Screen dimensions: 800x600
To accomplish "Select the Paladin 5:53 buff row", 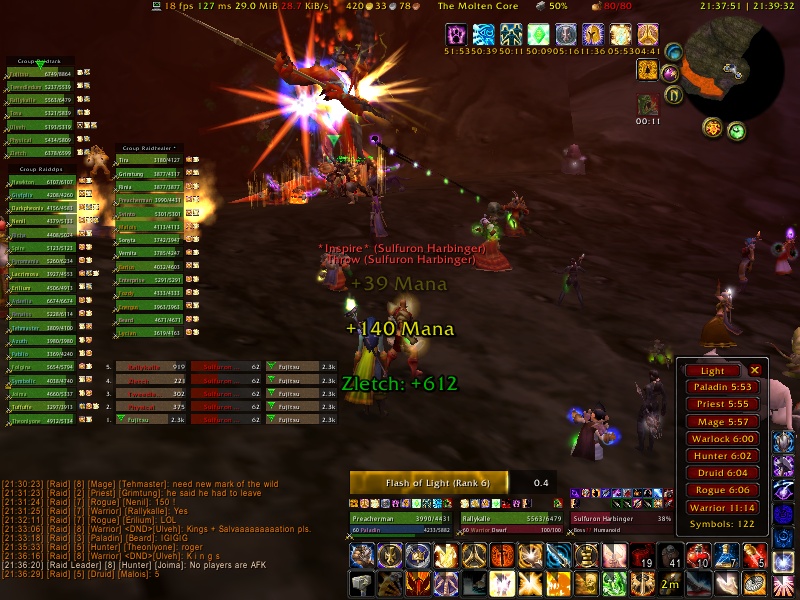I will point(719,387).
